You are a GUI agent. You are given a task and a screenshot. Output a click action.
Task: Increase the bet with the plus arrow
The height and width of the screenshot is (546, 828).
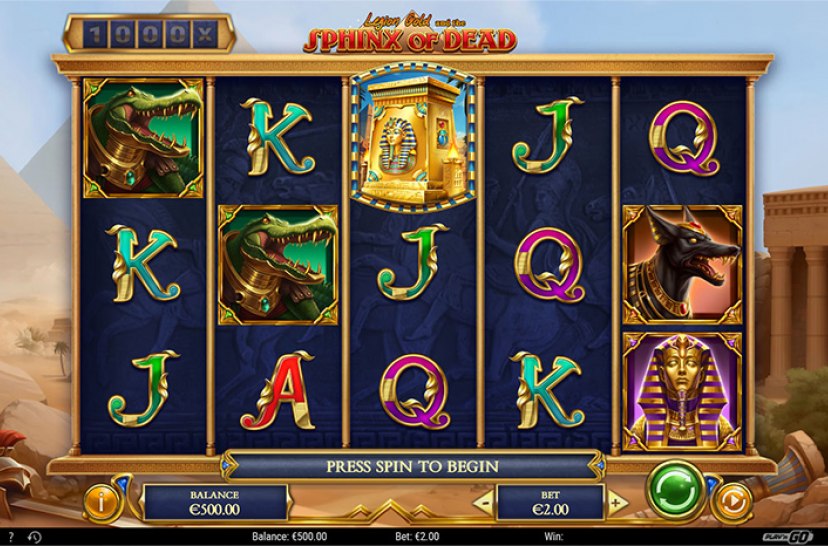pyautogui.click(x=617, y=500)
